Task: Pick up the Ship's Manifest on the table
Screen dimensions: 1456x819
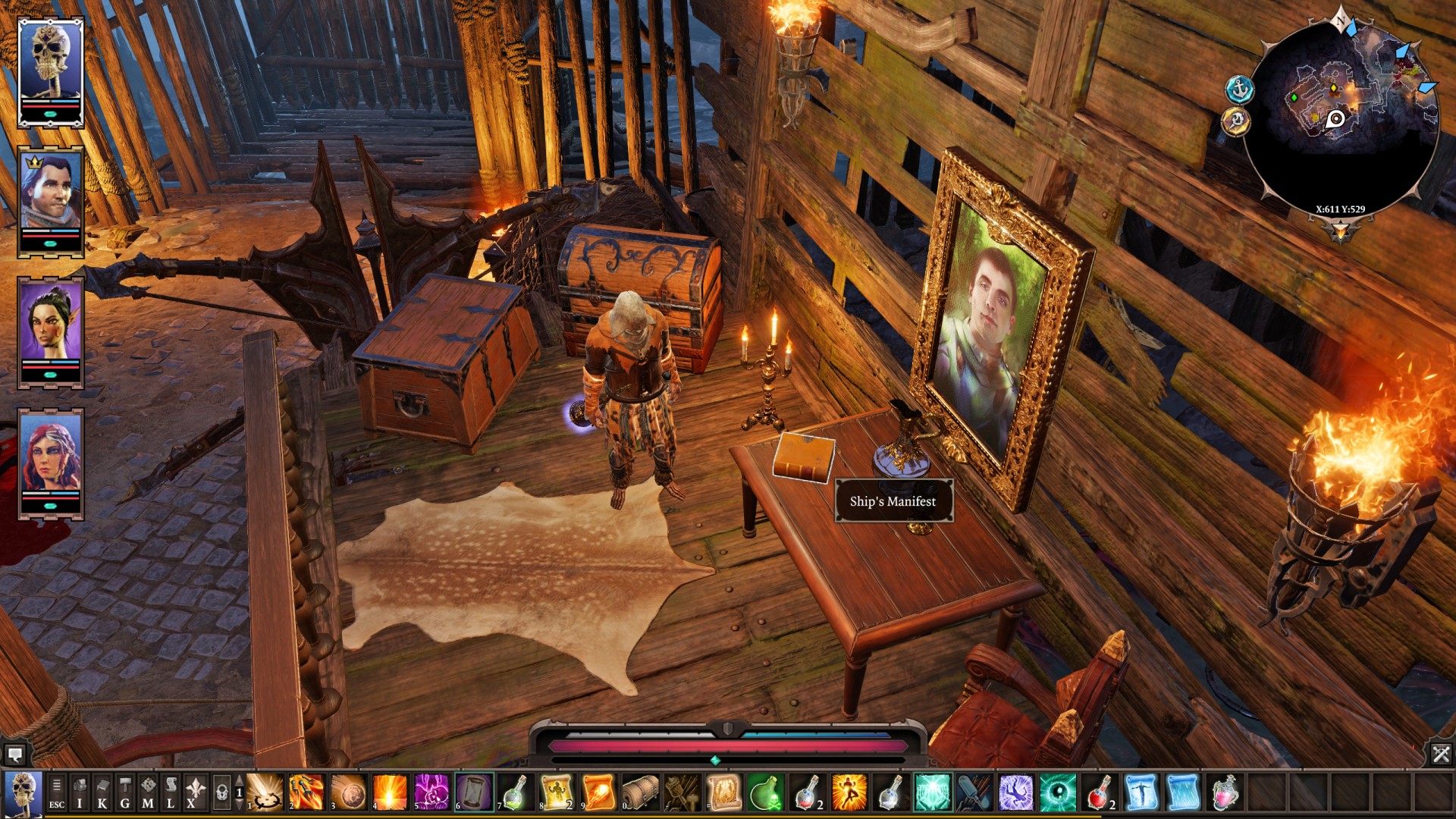Action: pyautogui.click(x=802, y=455)
